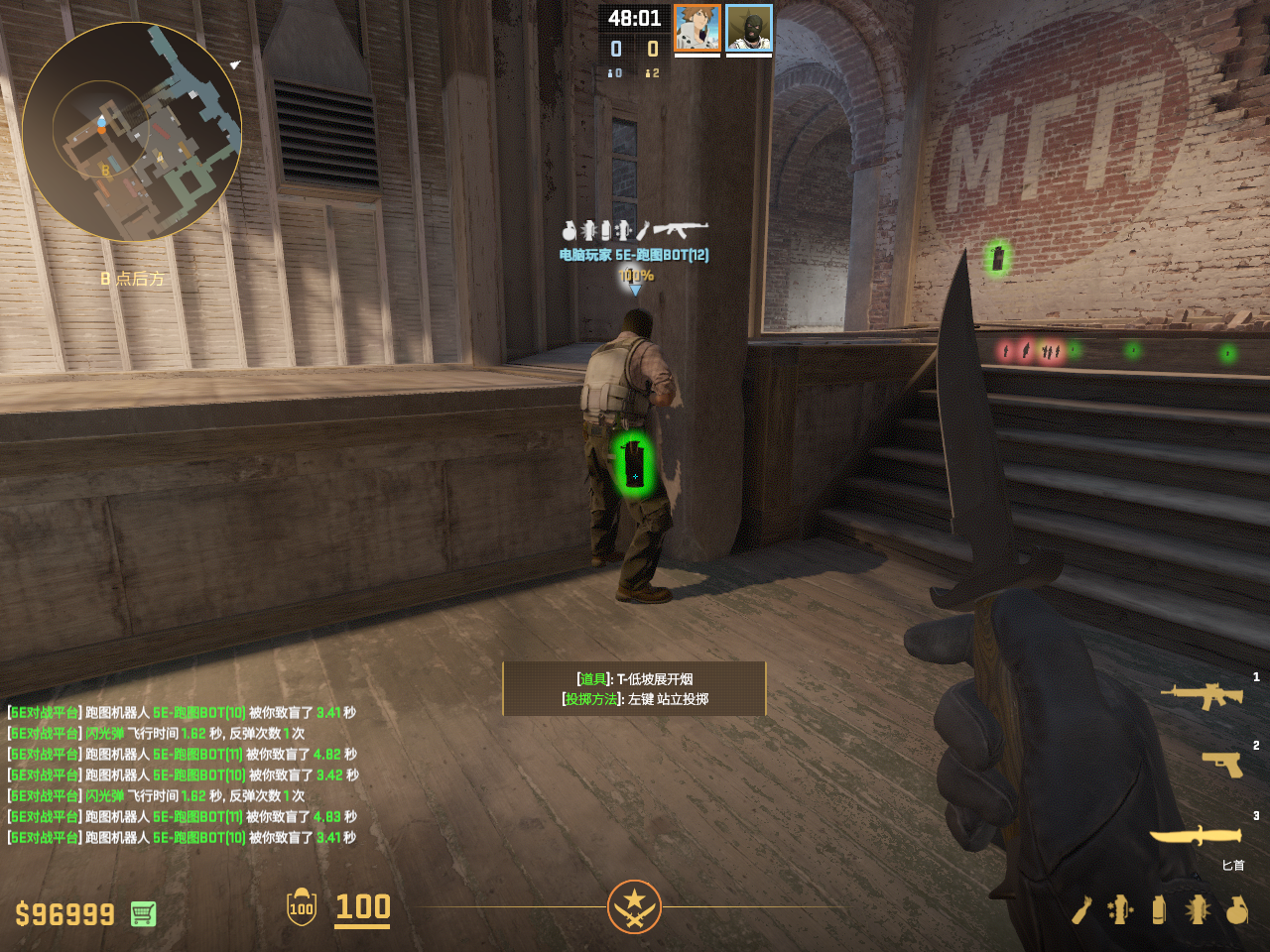This screenshot has width=1270, height=952.
Task: Select the flashbang icon
Action: coord(1198,909)
